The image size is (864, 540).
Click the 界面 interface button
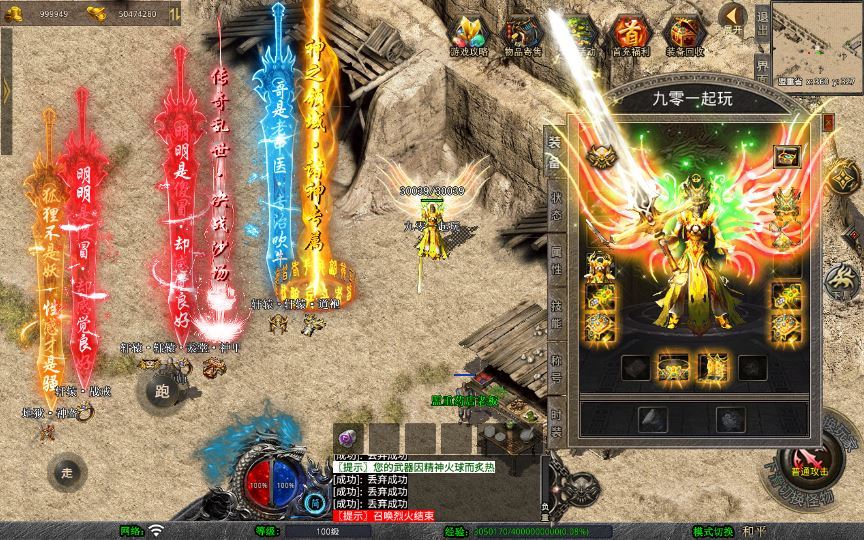[x=762, y=72]
